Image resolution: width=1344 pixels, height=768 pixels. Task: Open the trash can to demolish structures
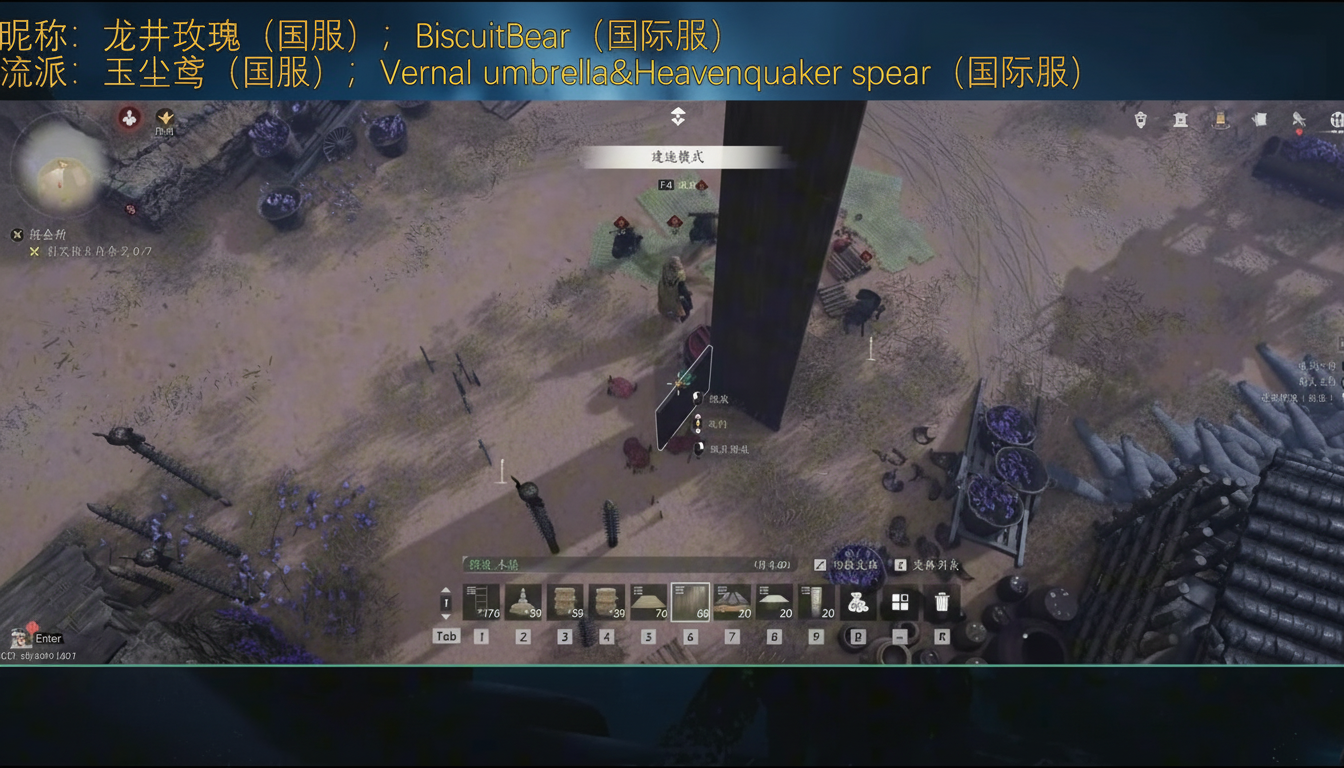(x=941, y=600)
